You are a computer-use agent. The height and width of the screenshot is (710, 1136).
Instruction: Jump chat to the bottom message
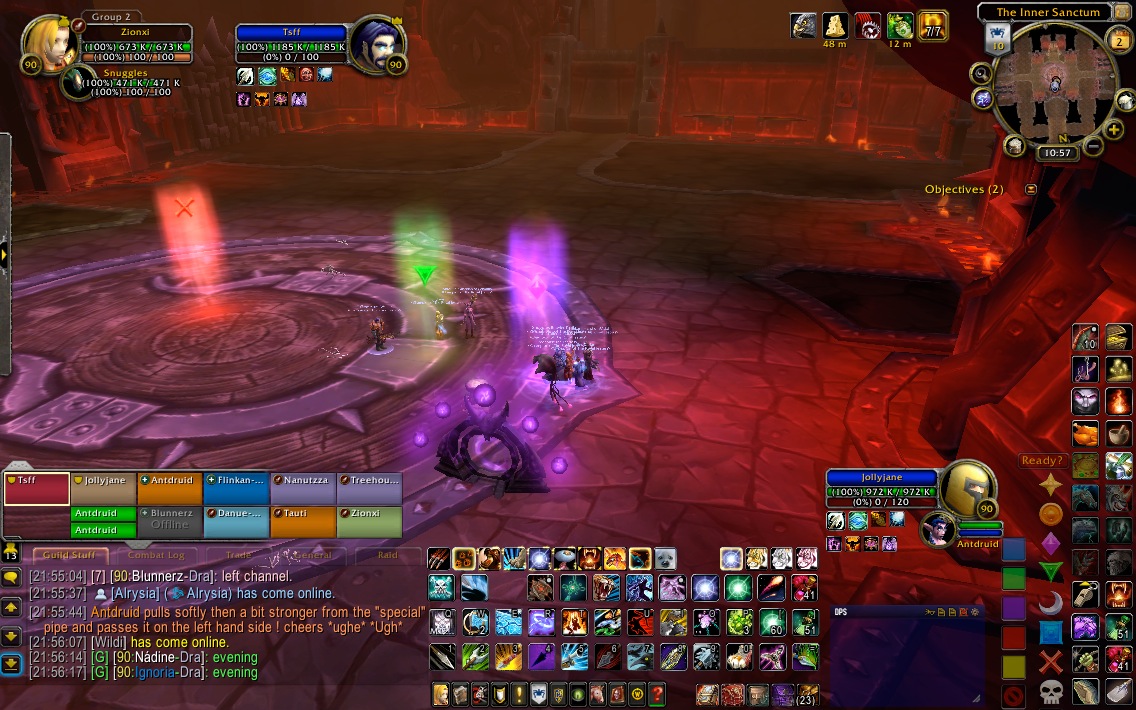coord(11,662)
